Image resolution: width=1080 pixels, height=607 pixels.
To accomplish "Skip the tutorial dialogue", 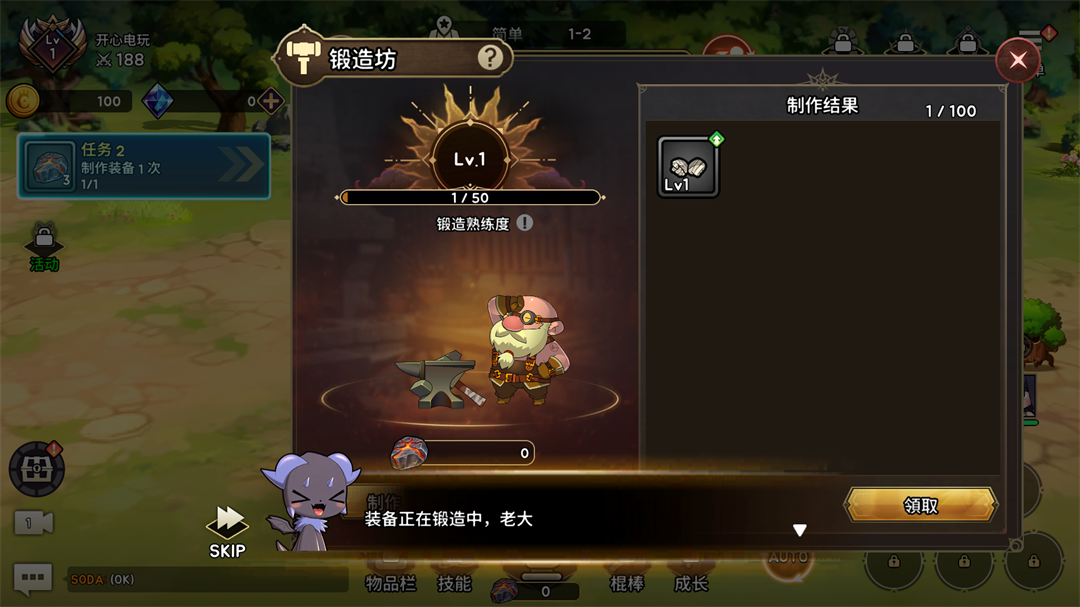I will point(227,530).
